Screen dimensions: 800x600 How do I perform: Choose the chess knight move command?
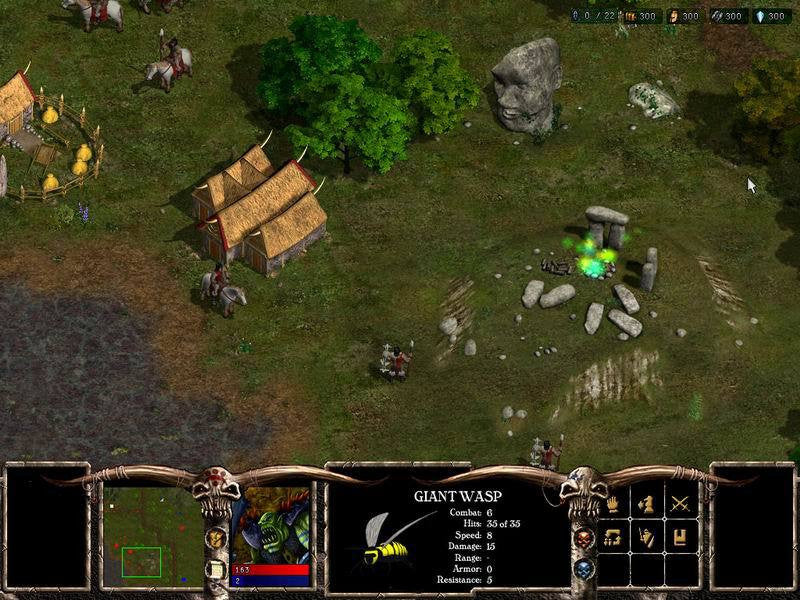point(646,506)
